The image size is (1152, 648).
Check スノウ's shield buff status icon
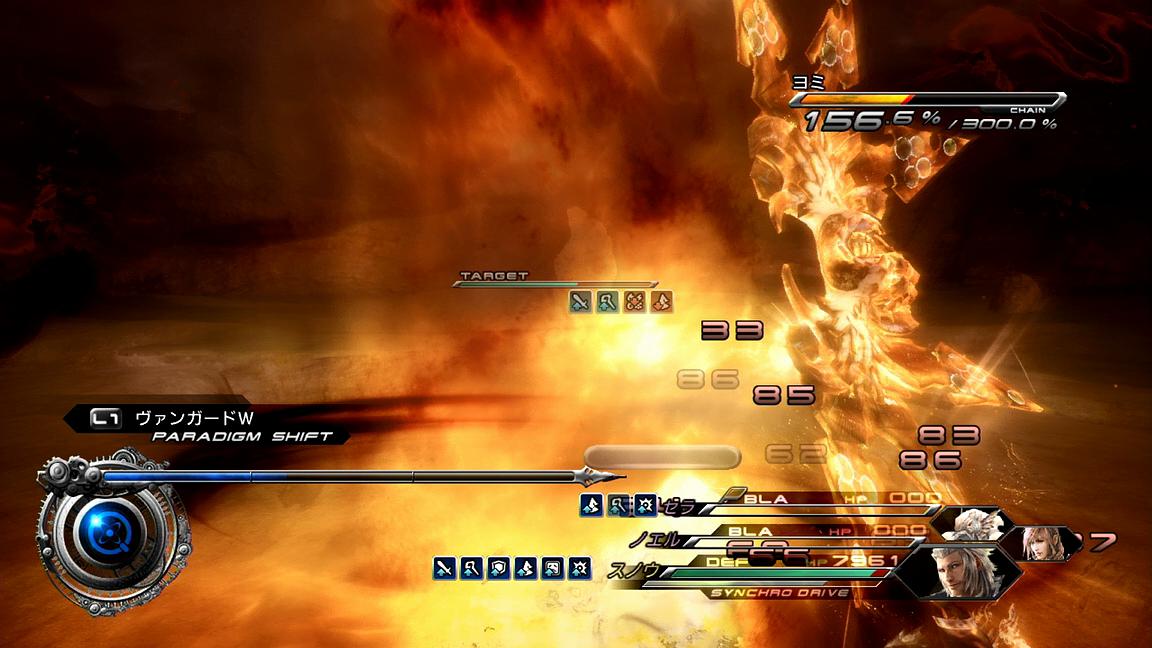coord(499,569)
